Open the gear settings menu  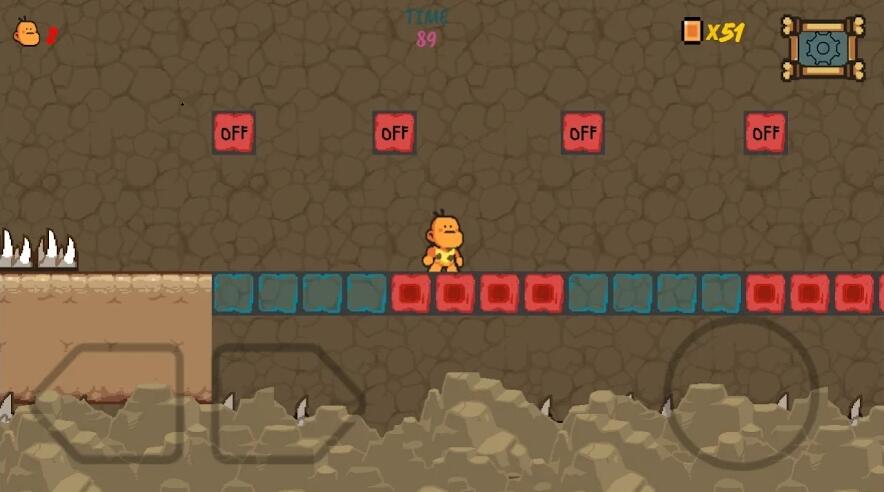pyautogui.click(x=823, y=47)
